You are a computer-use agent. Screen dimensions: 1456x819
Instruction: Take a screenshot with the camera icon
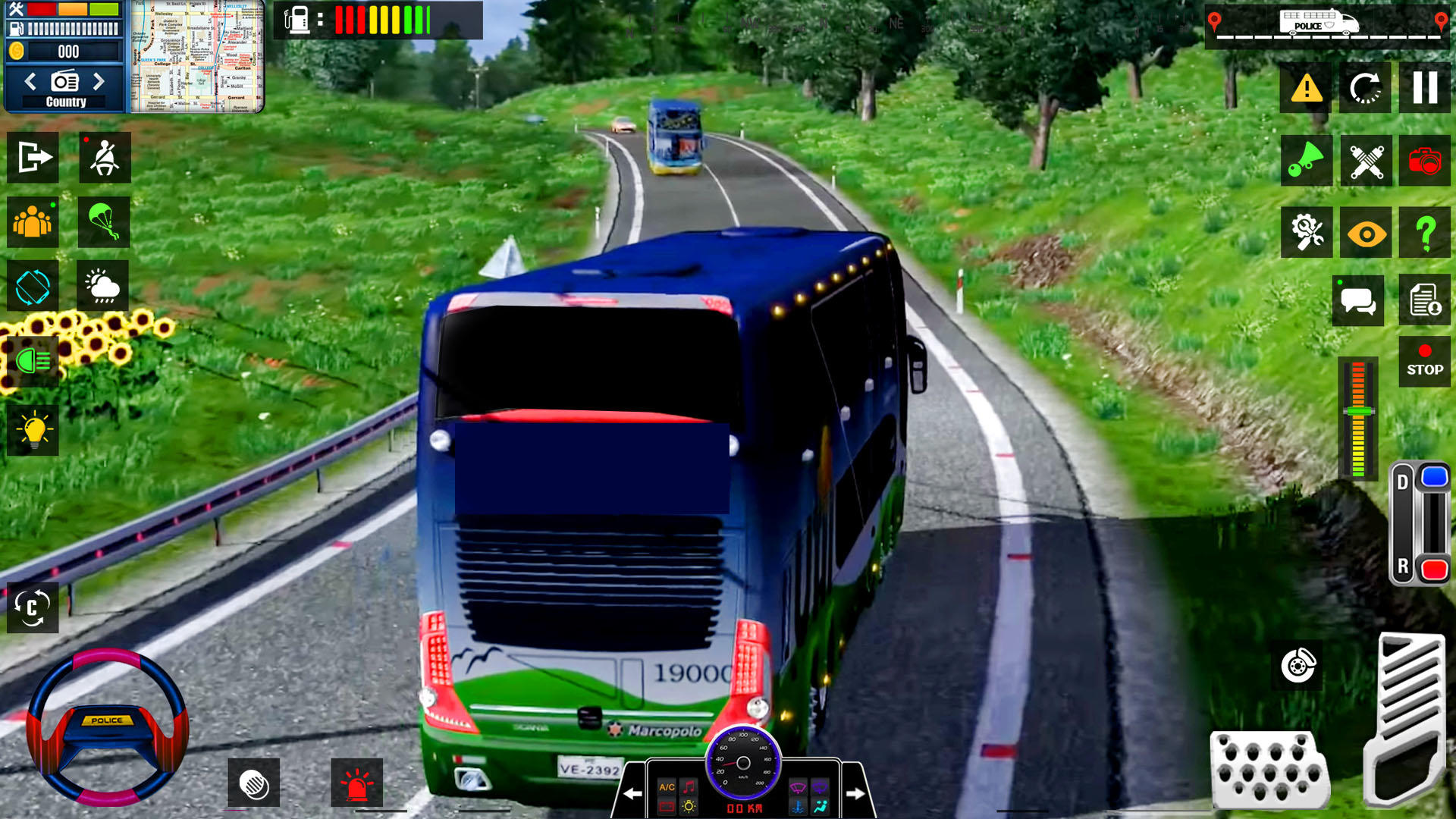coord(1424,161)
